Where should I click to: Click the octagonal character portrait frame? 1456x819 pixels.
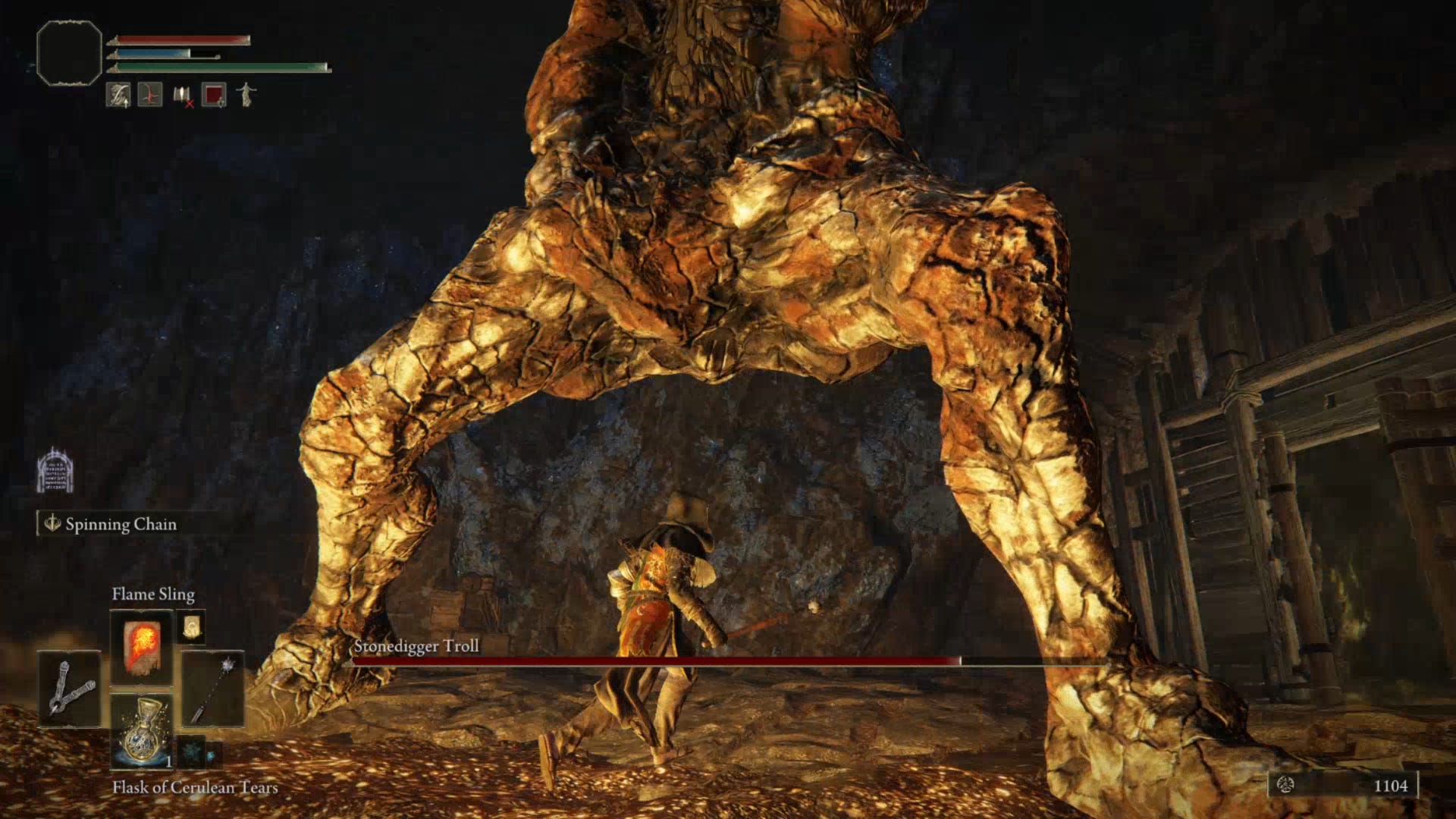(x=67, y=53)
